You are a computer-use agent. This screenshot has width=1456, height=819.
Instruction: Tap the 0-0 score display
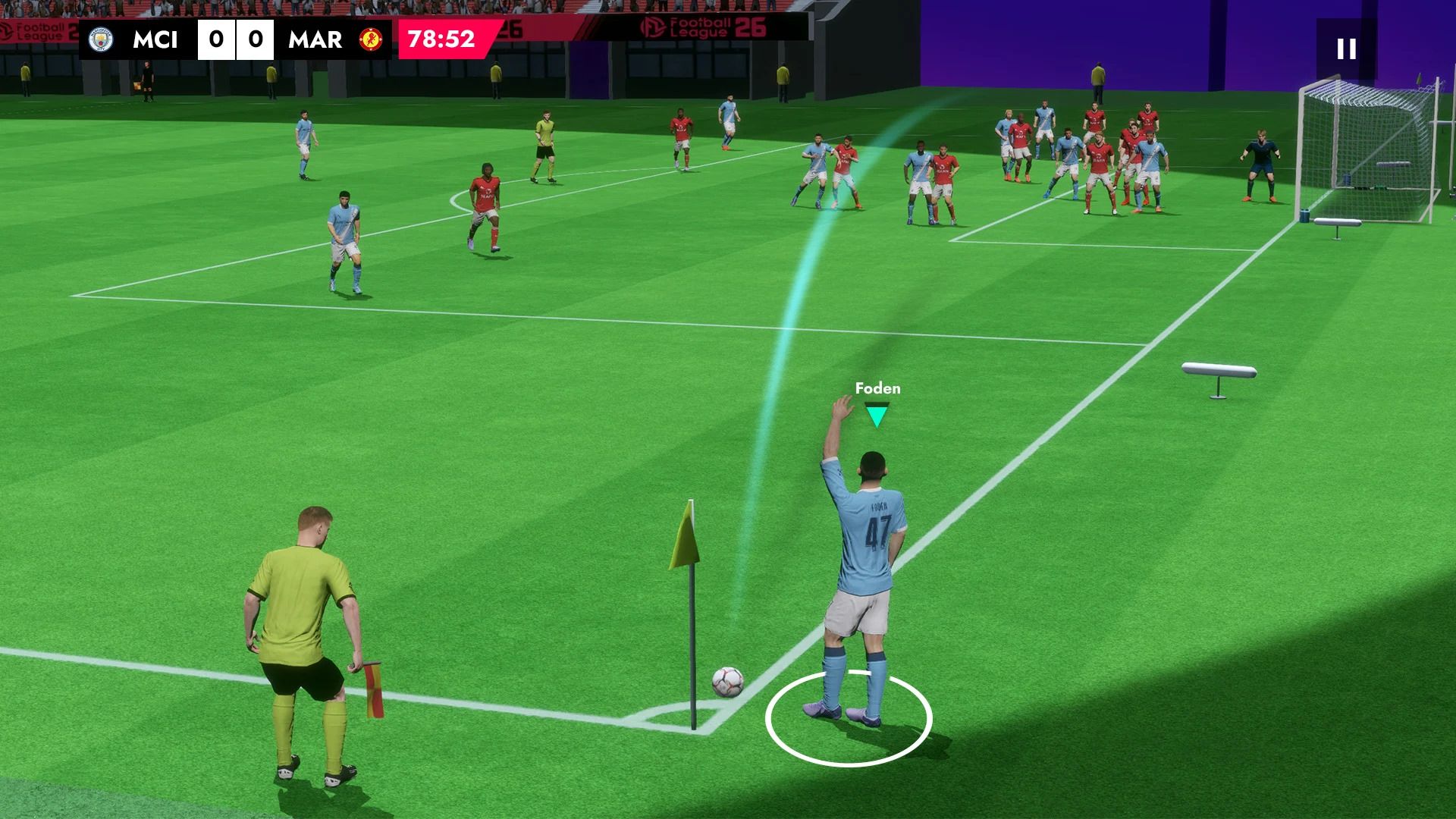[236, 39]
